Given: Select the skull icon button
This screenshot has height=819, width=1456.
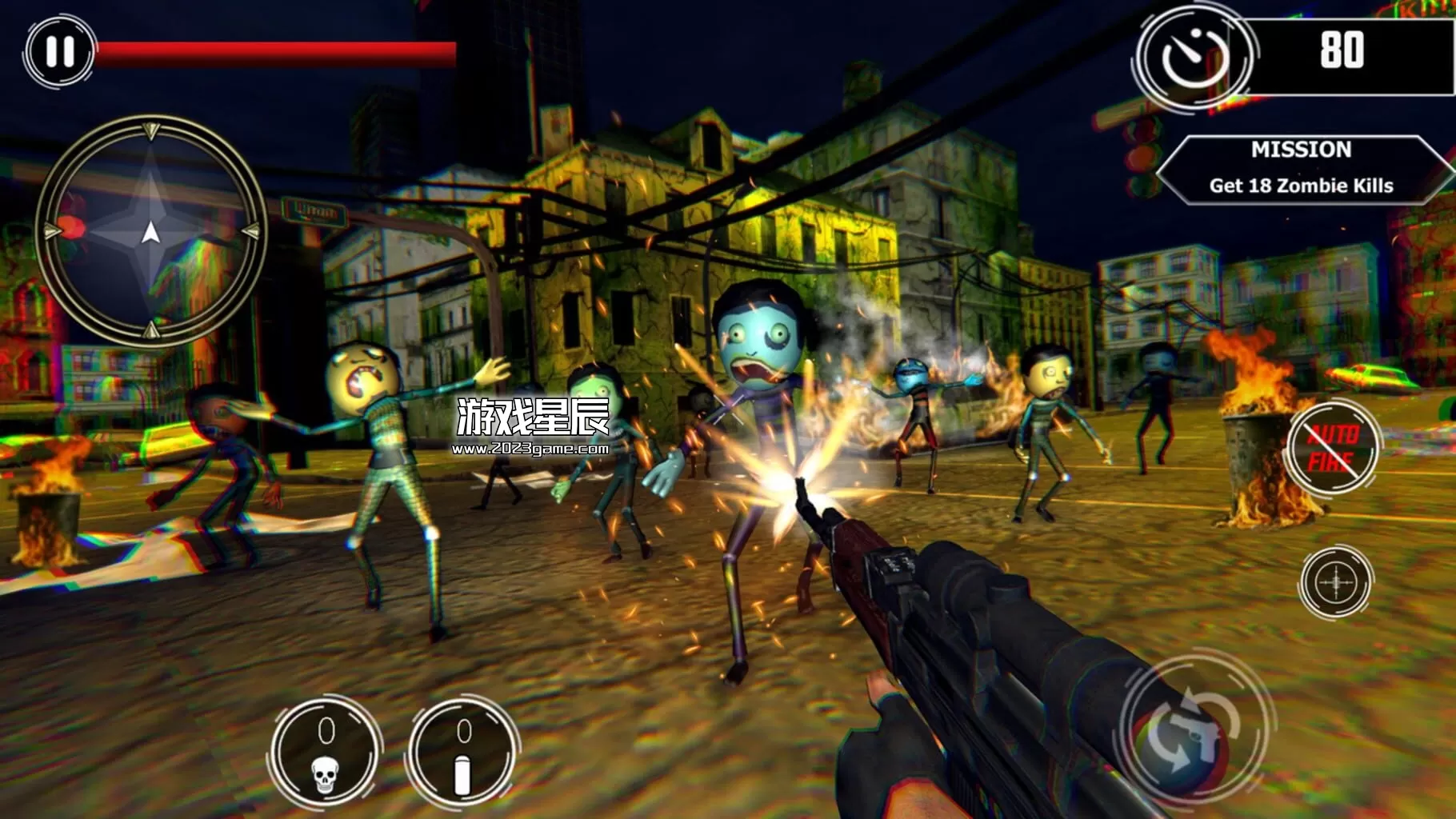Looking at the screenshot, I should 325,753.
